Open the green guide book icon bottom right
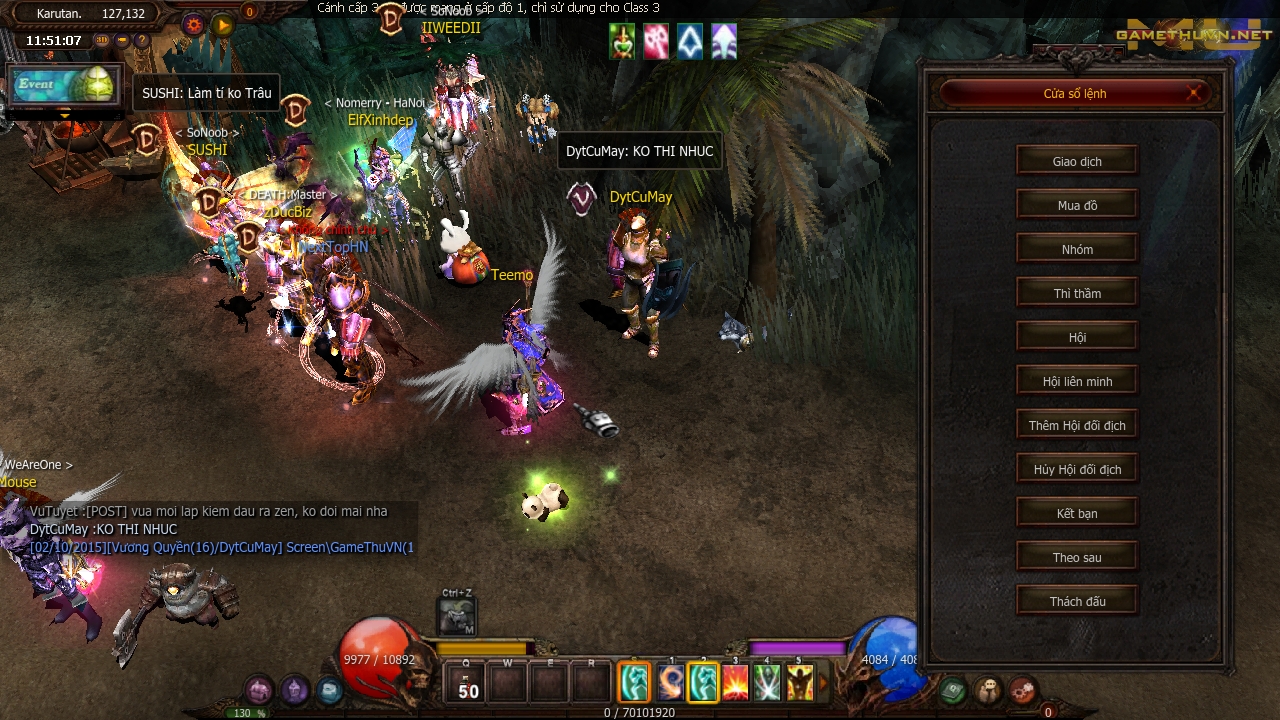The height and width of the screenshot is (720, 1280). click(x=952, y=690)
